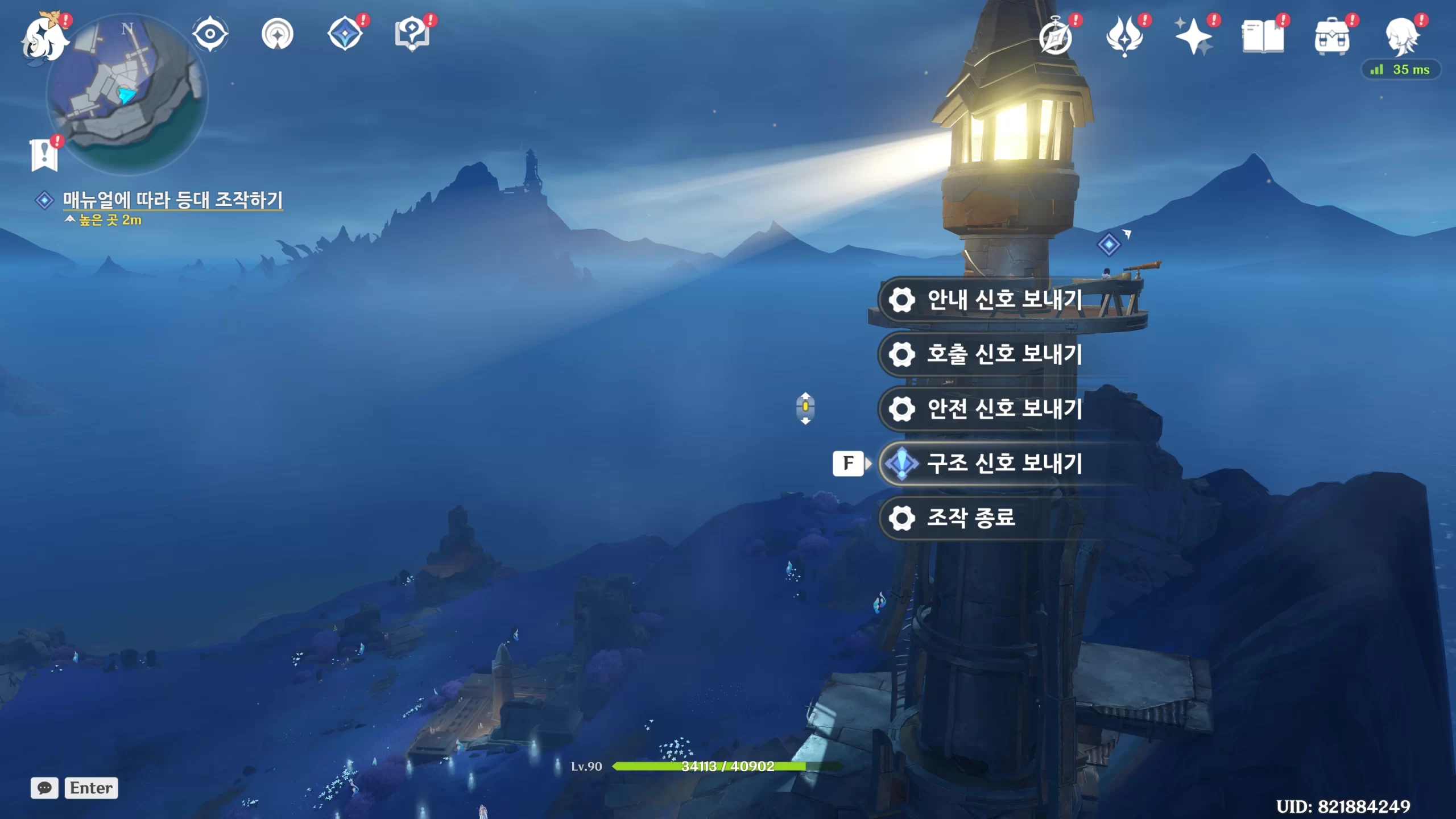Screen dimensions: 1456x819
Task: Open the quest bookmark icon below minimap
Action: 44,154
